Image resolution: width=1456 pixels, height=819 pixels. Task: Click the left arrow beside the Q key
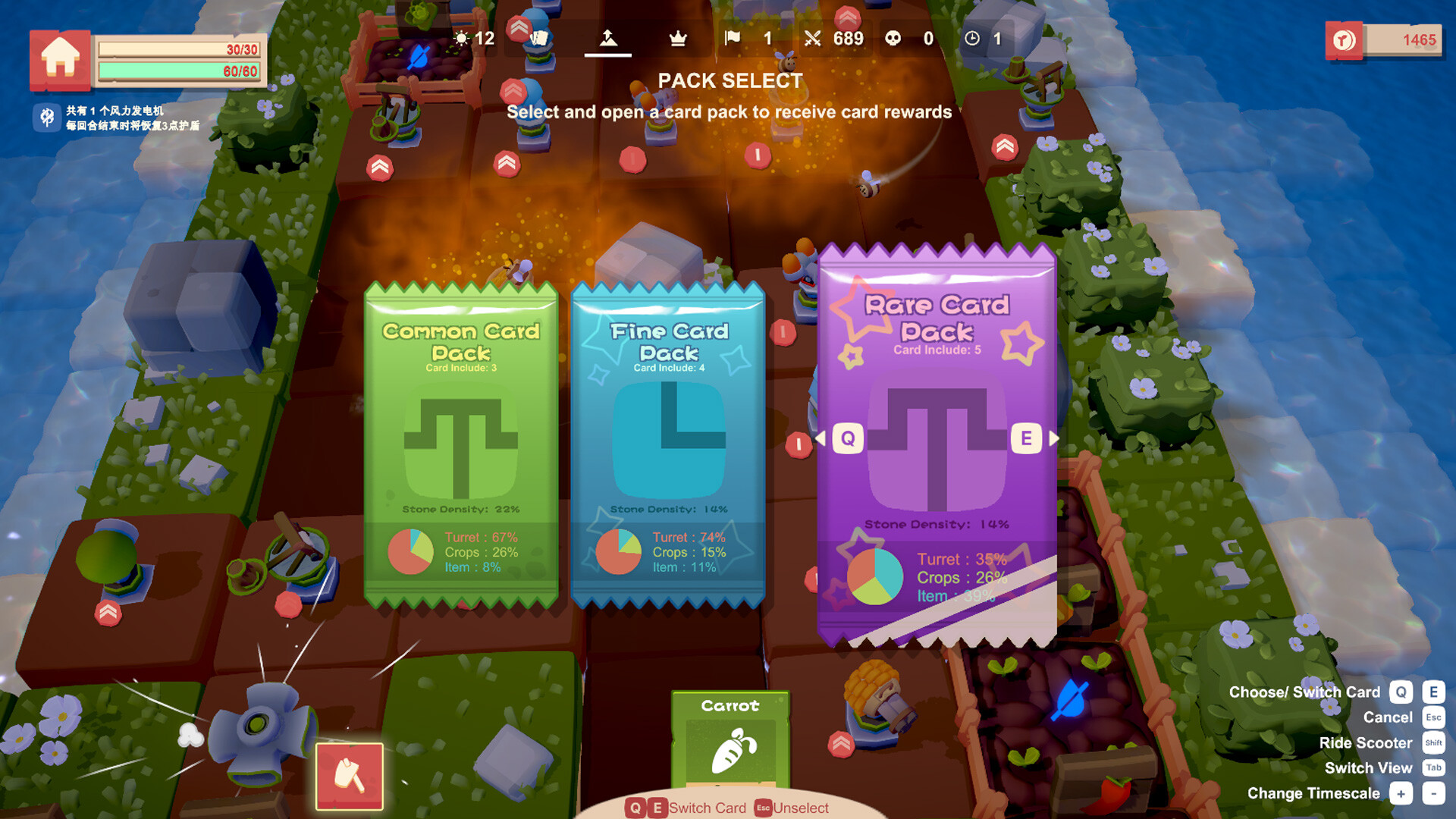821,438
